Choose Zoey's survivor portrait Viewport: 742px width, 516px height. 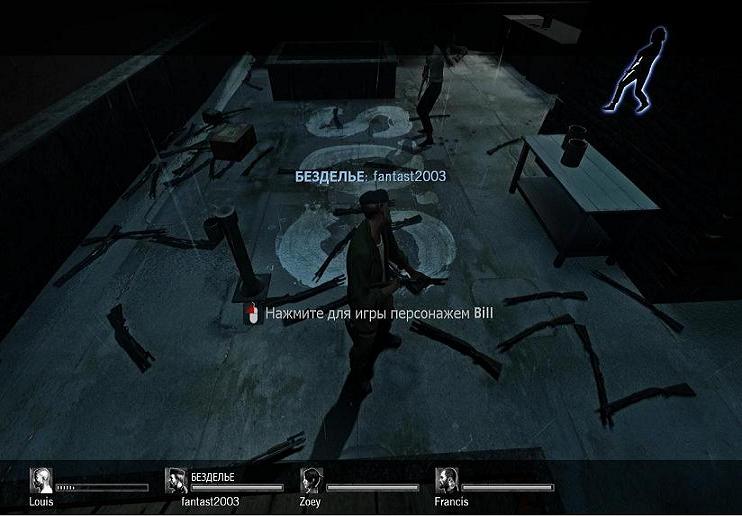(312, 481)
